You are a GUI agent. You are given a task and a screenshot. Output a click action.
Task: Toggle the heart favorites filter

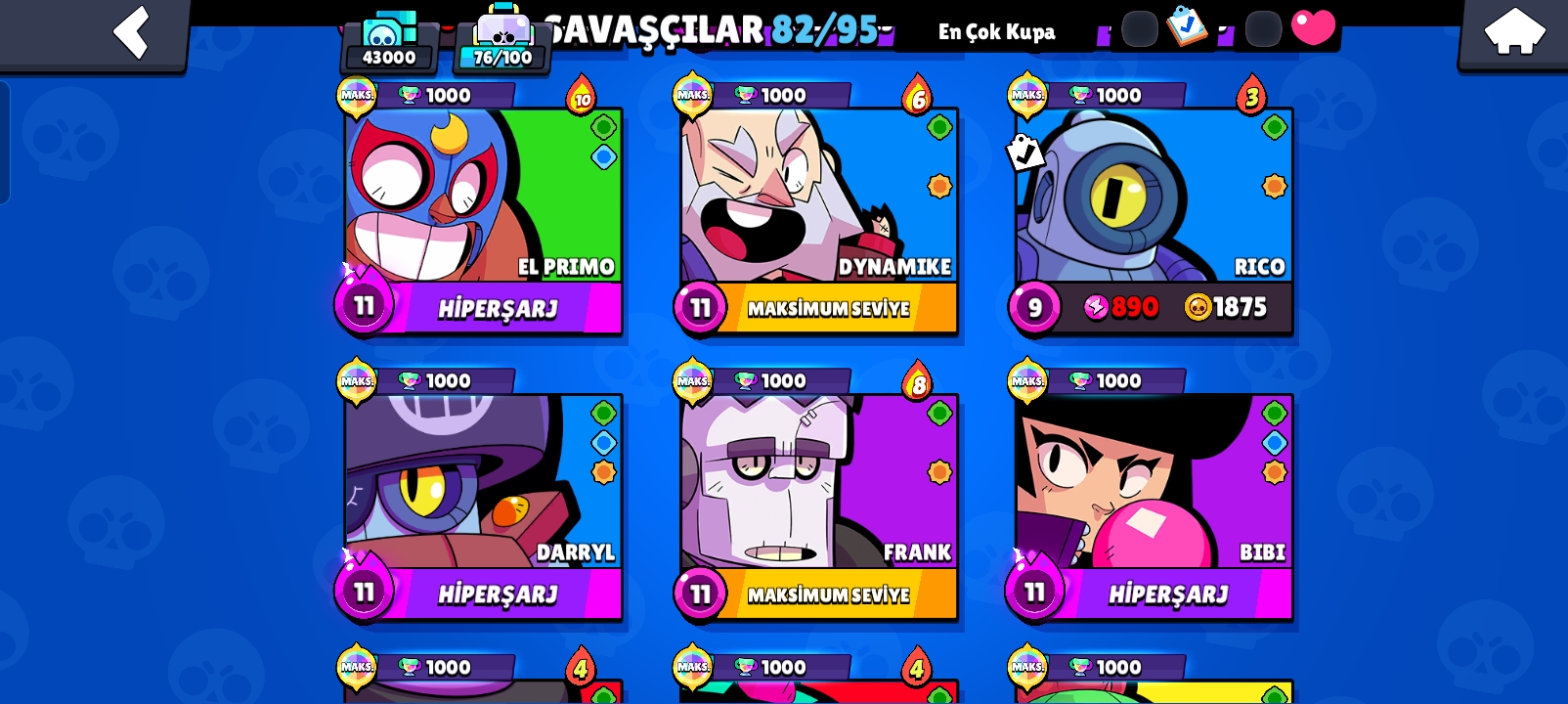1313,26
